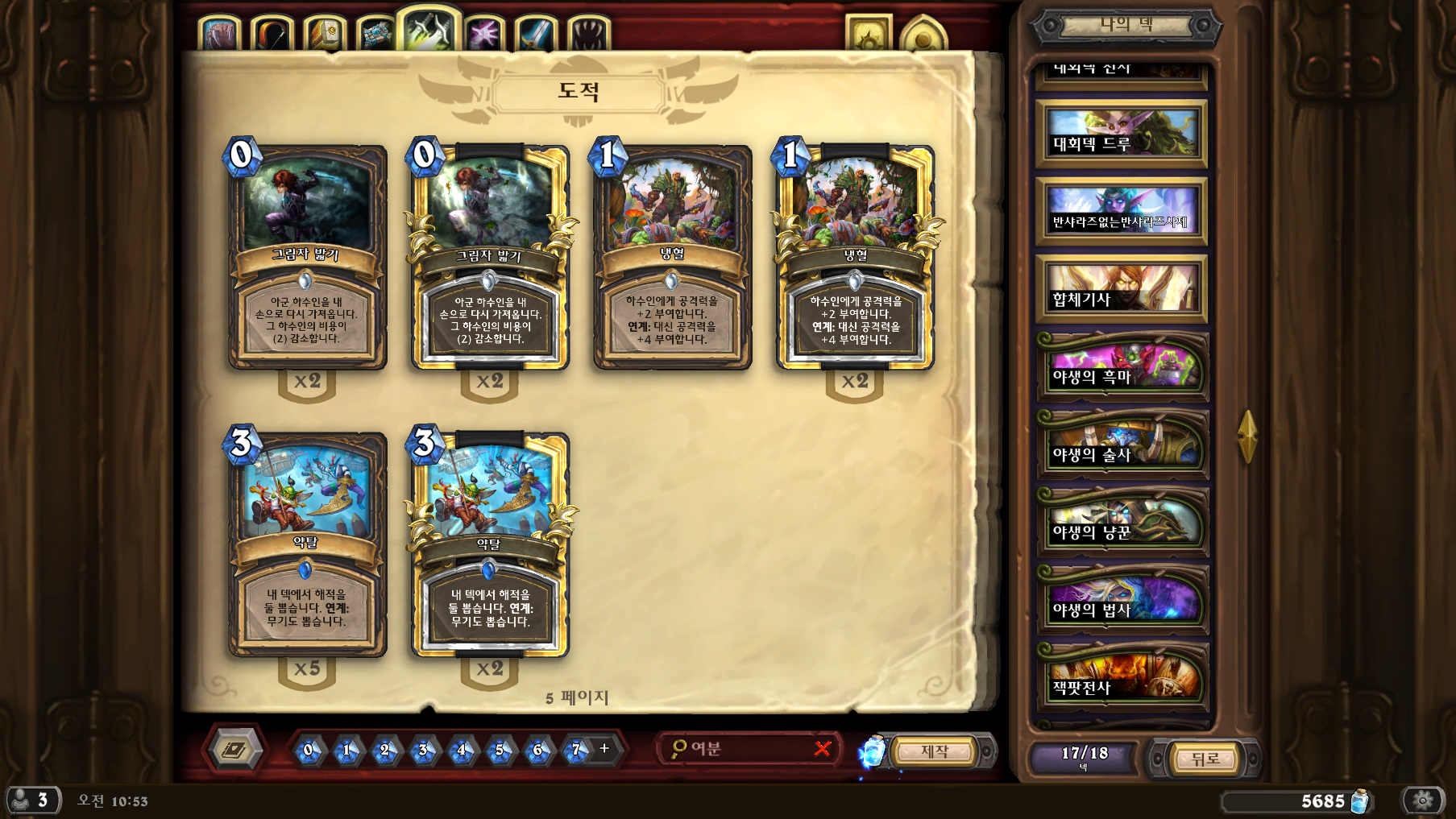Open the 잭팟전사 deck
1456x819 pixels.
tap(1122, 678)
